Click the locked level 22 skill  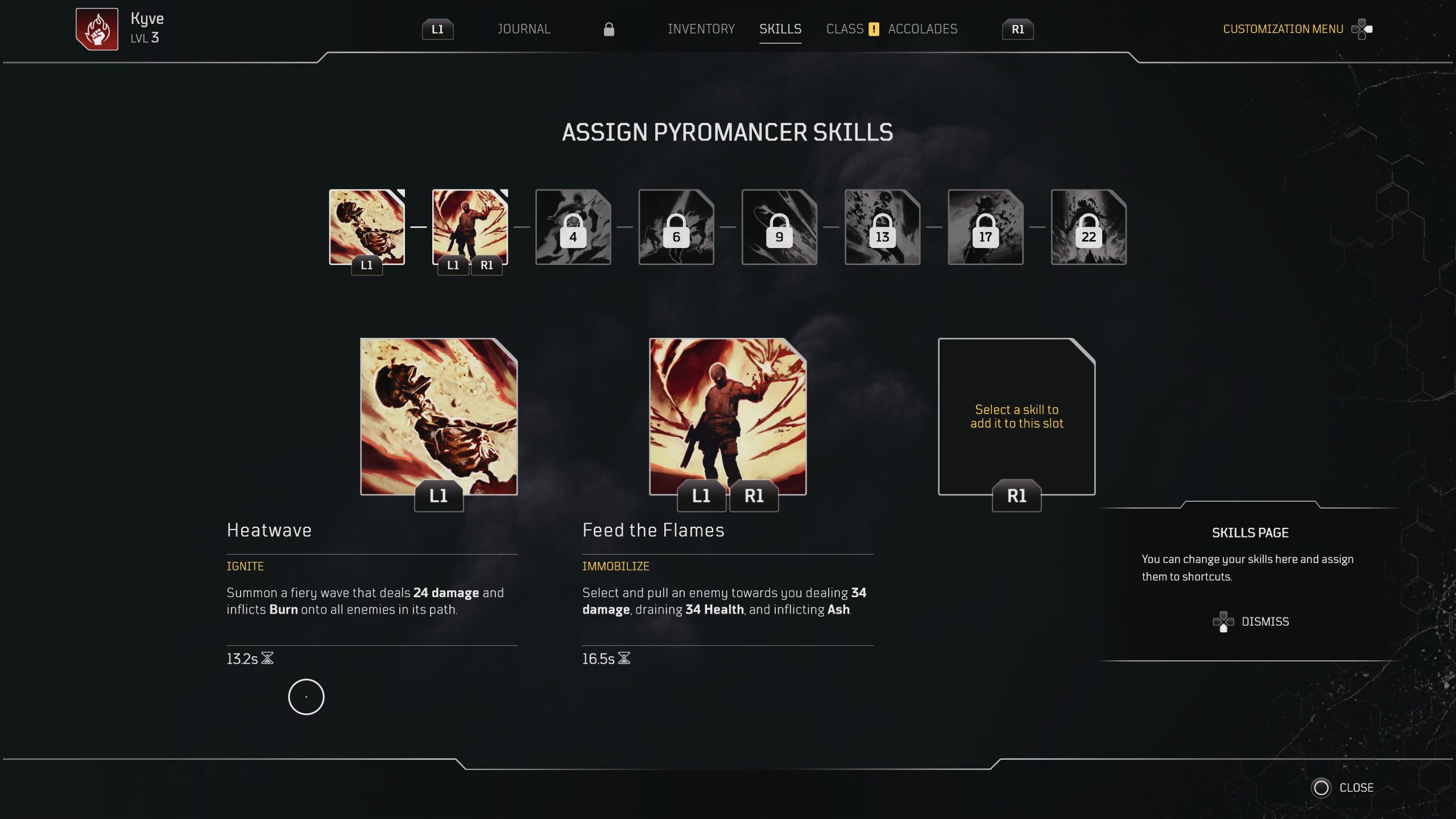[1088, 227]
